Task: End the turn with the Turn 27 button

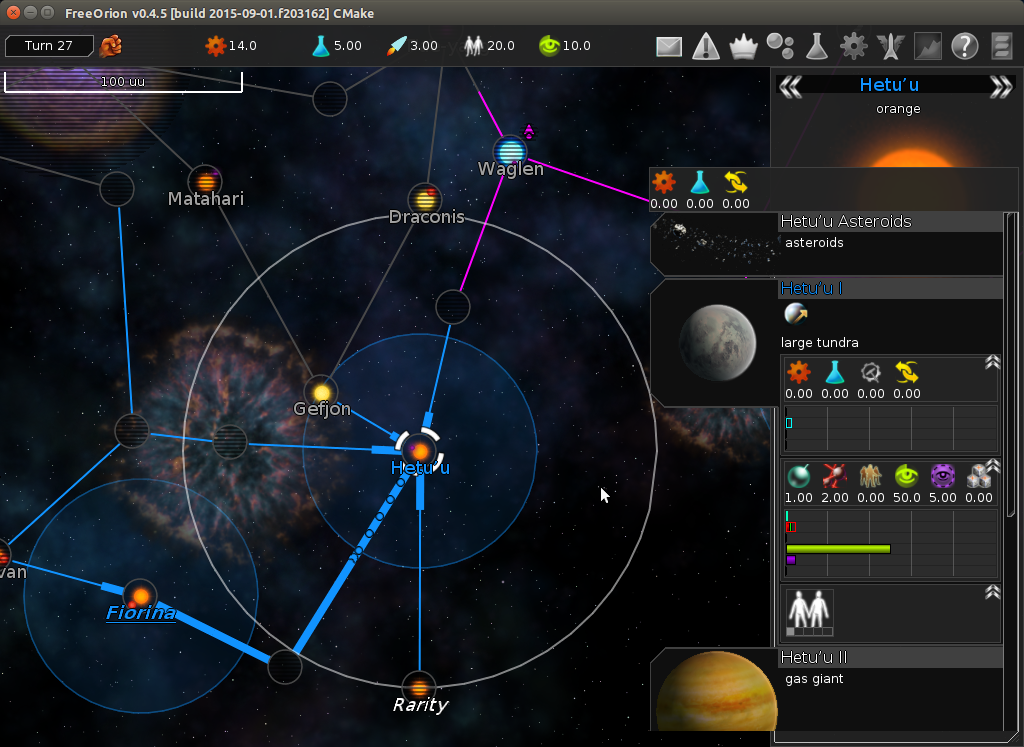Action: click(49, 46)
